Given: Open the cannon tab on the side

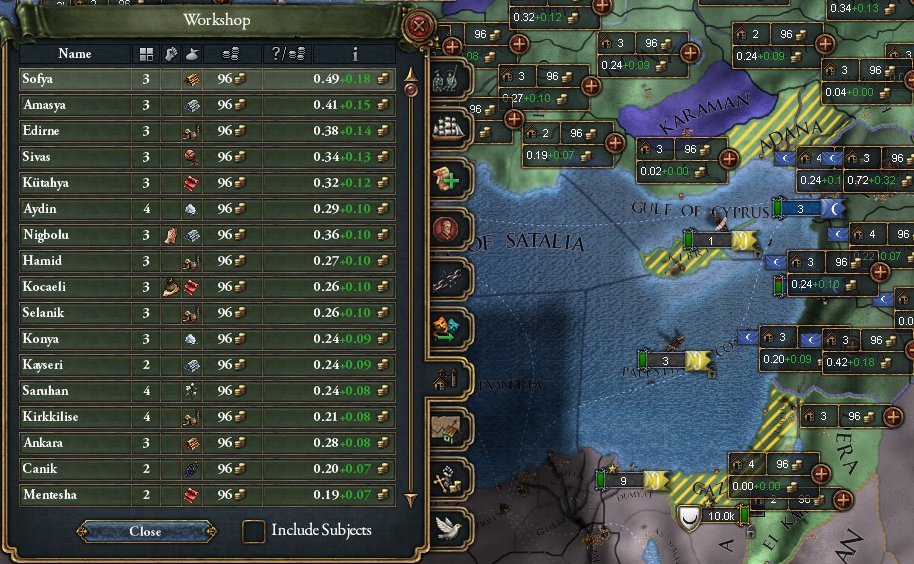Looking at the screenshot, I should pyautogui.click(x=449, y=277).
